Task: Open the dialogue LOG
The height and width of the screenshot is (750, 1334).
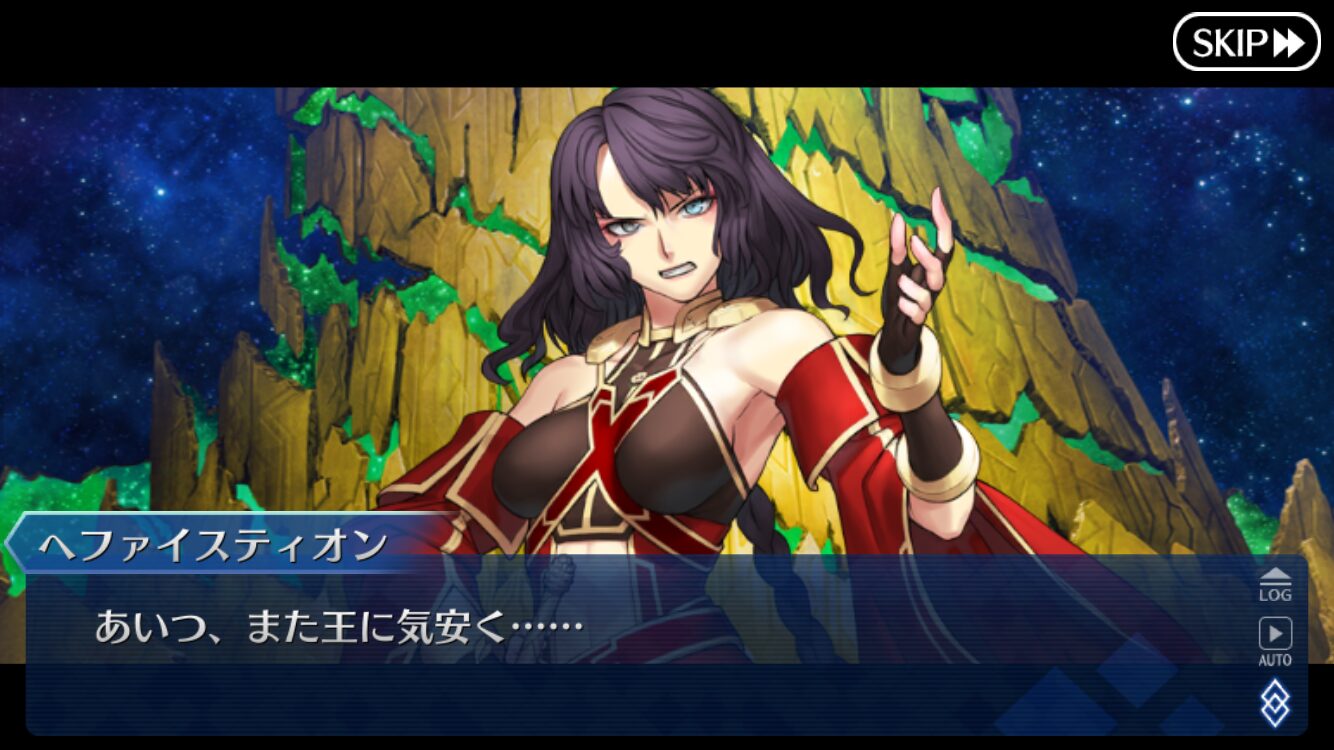Action: tap(1274, 584)
